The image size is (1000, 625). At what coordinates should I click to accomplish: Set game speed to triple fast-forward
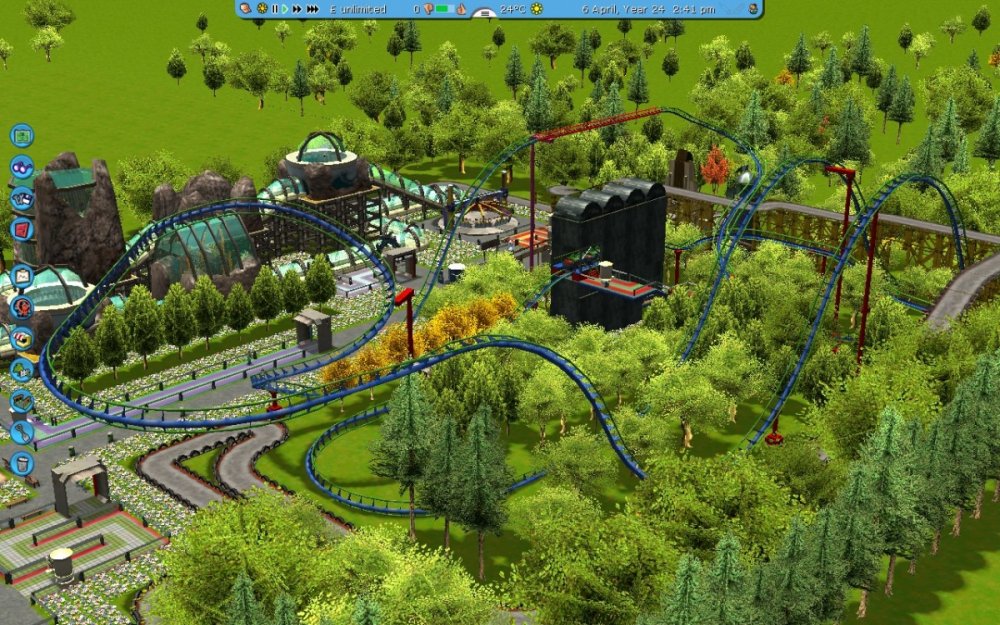(310, 9)
